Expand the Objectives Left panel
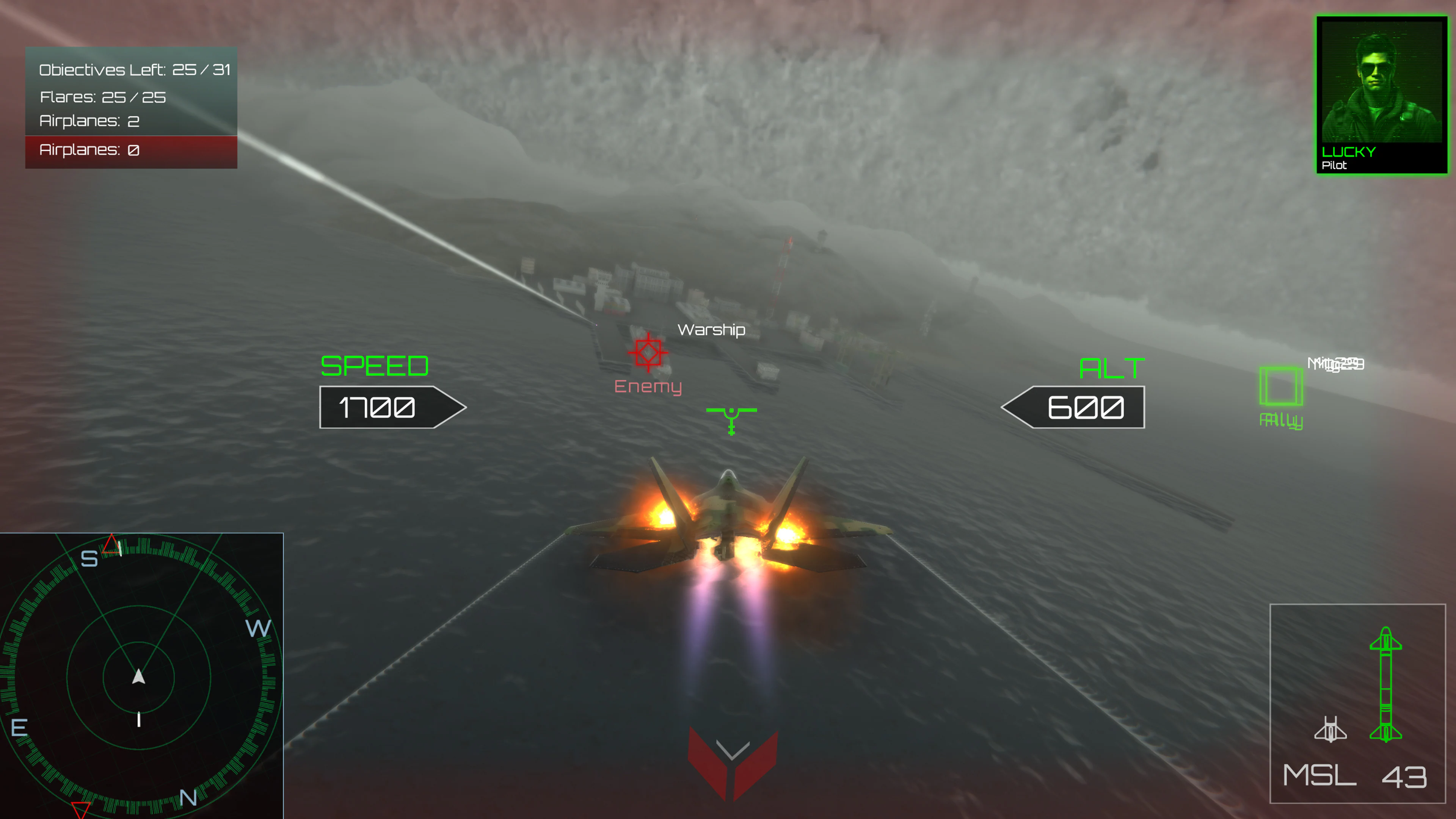Screen dimensions: 1456x819 tap(135, 70)
